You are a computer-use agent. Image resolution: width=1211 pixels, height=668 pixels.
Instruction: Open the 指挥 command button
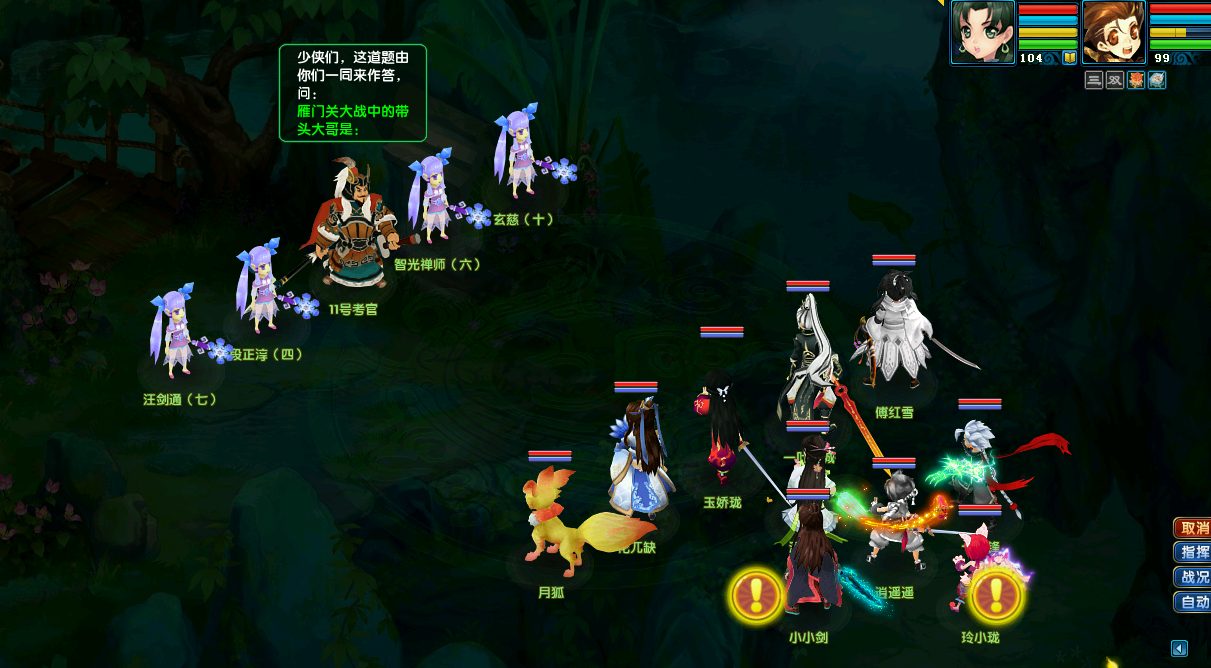(x=1191, y=552)
